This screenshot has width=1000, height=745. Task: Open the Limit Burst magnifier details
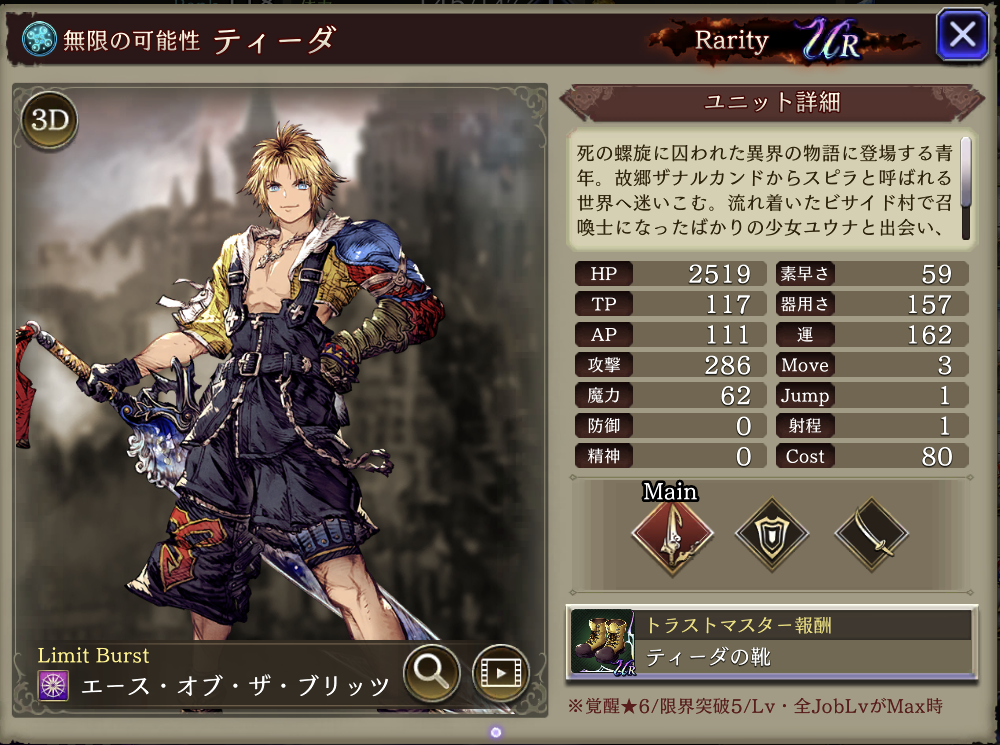(431, 673)
